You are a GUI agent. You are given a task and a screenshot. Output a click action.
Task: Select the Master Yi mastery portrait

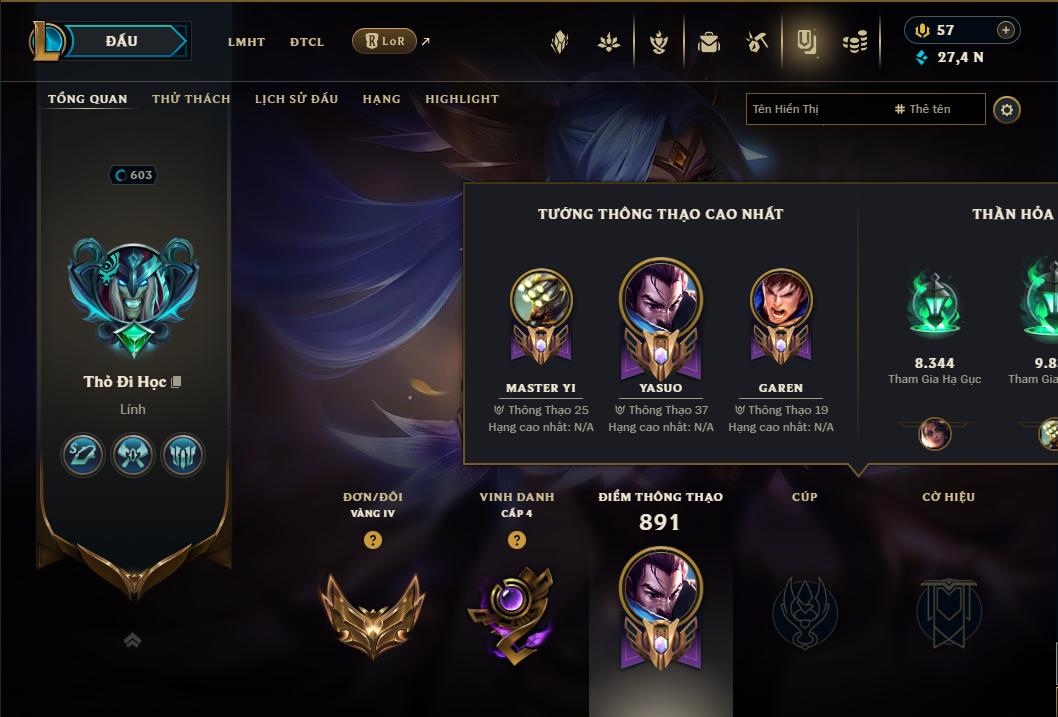coord(541,300)
